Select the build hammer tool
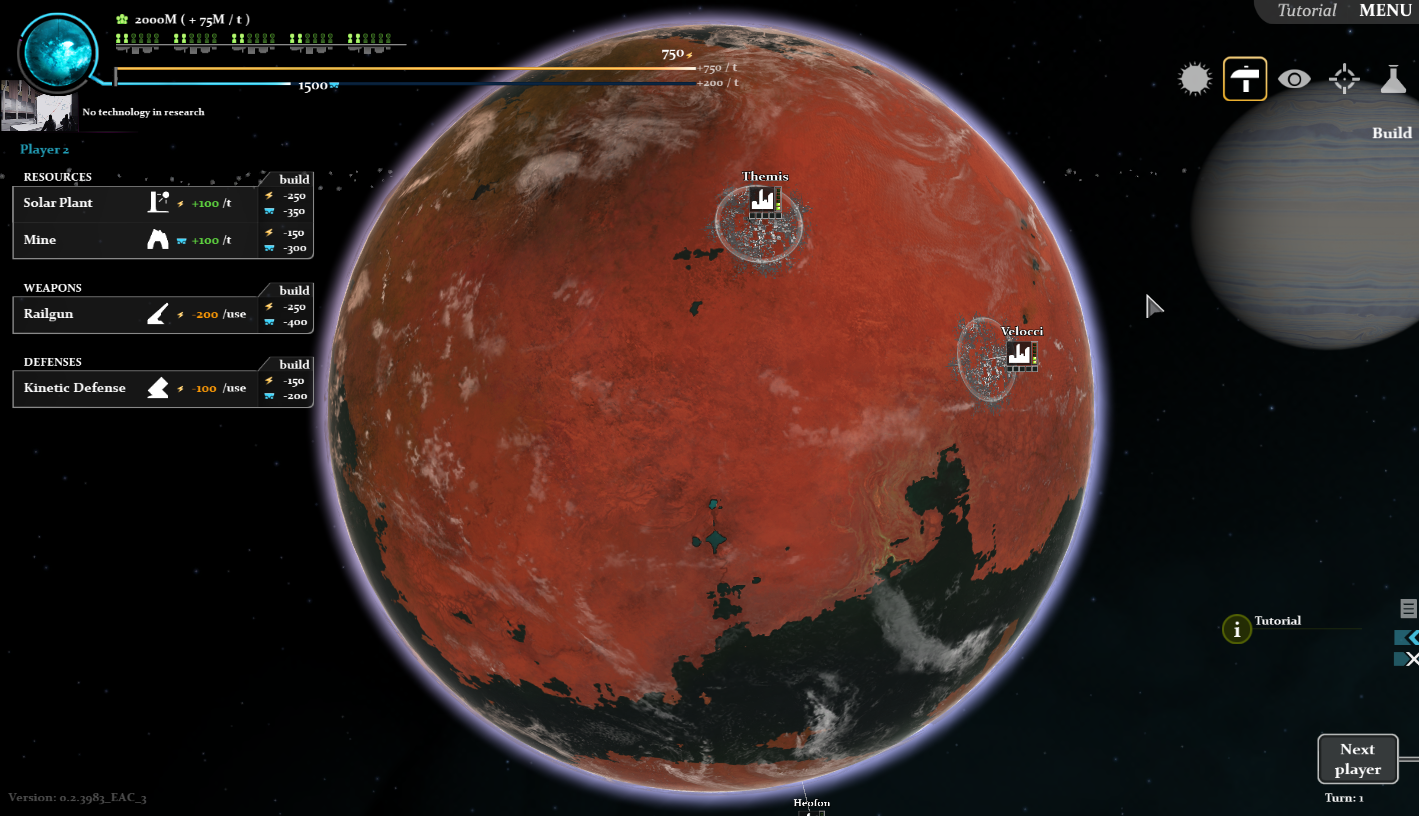1419x816 pixels. [x=1244, y=78]
